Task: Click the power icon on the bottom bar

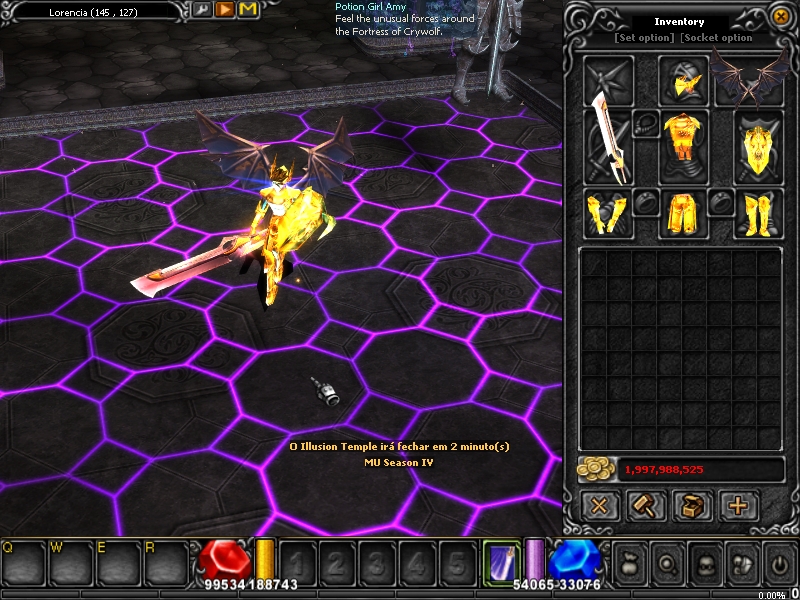Action: [779, 564]
